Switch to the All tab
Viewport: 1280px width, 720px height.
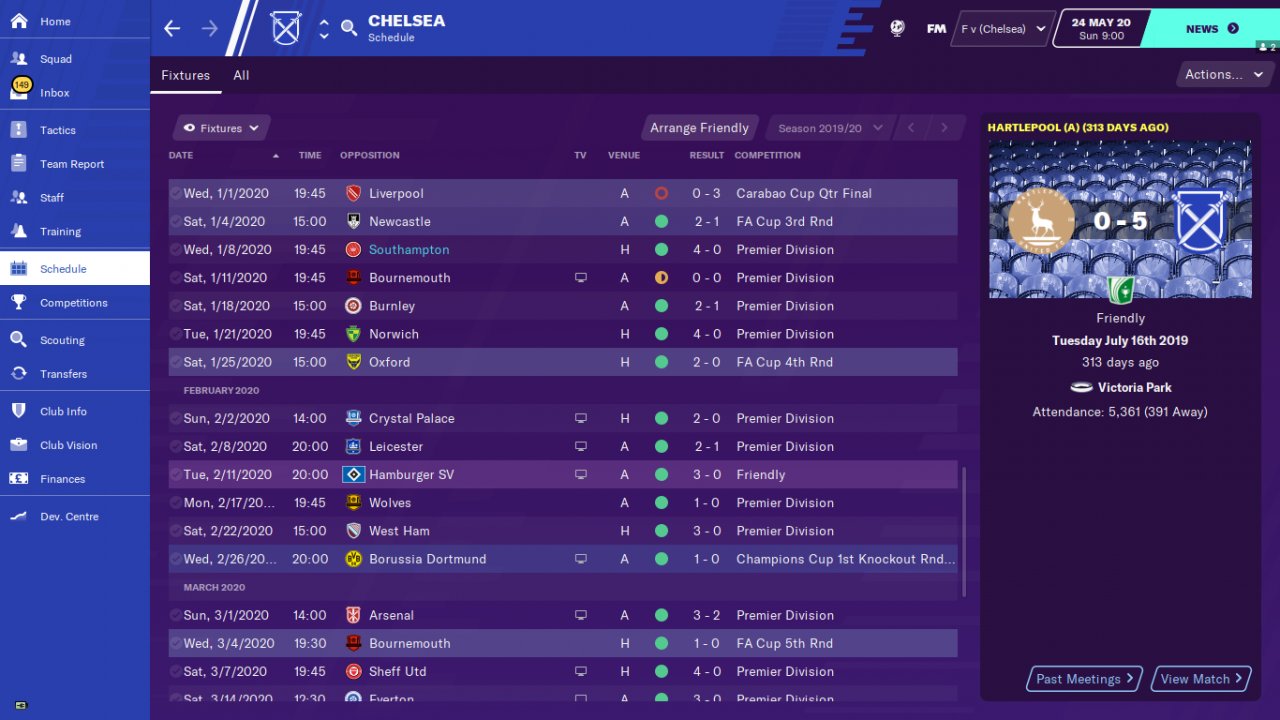241,75
